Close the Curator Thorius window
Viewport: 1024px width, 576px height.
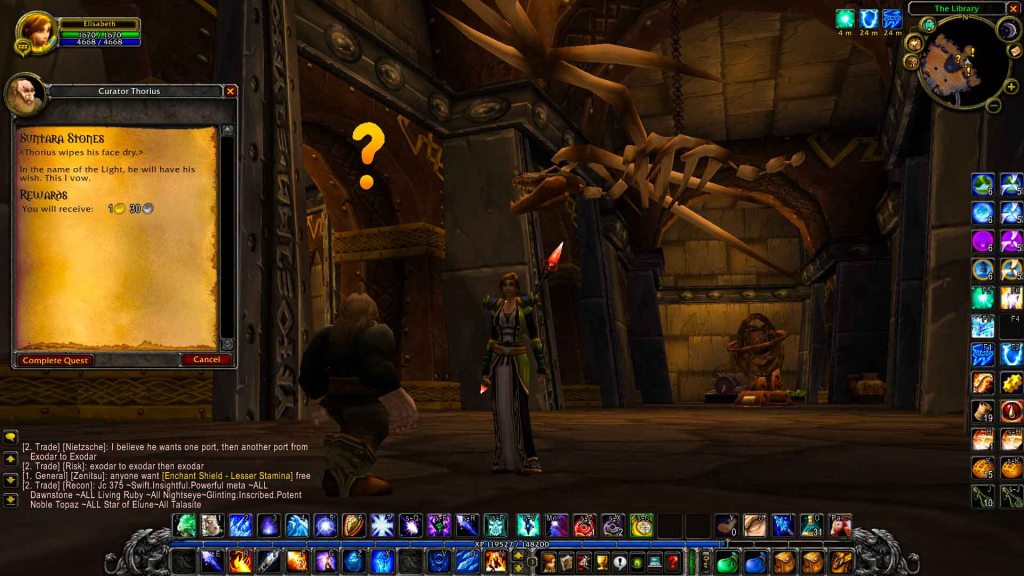coord(231,91)
